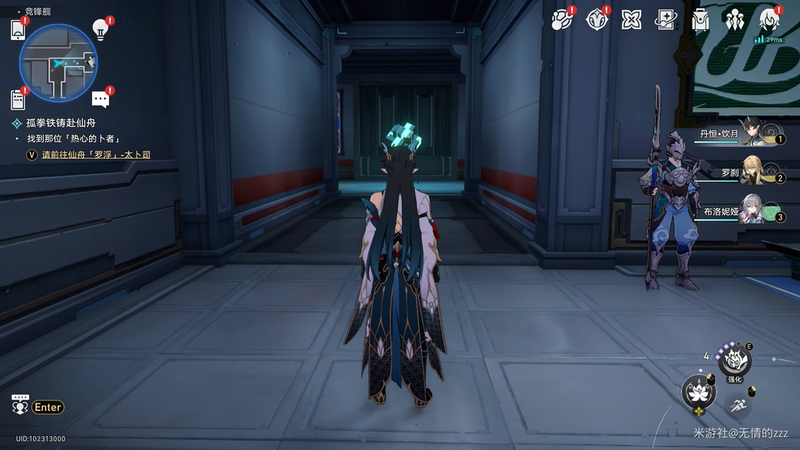The image size is (800, 450).
Task: Open the chat speech bubble icon
Action: point(100,98)
